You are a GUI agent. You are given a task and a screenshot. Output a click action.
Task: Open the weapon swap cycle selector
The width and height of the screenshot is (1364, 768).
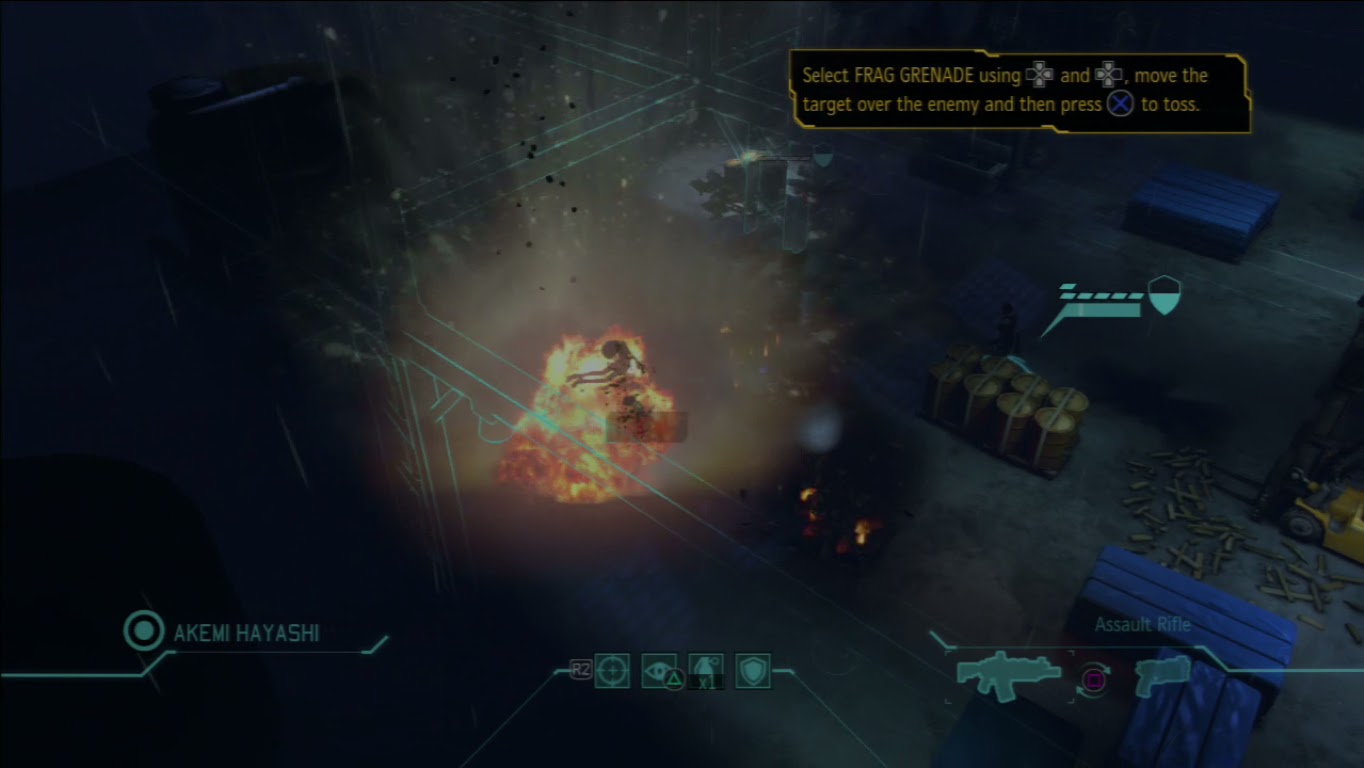1093,680
